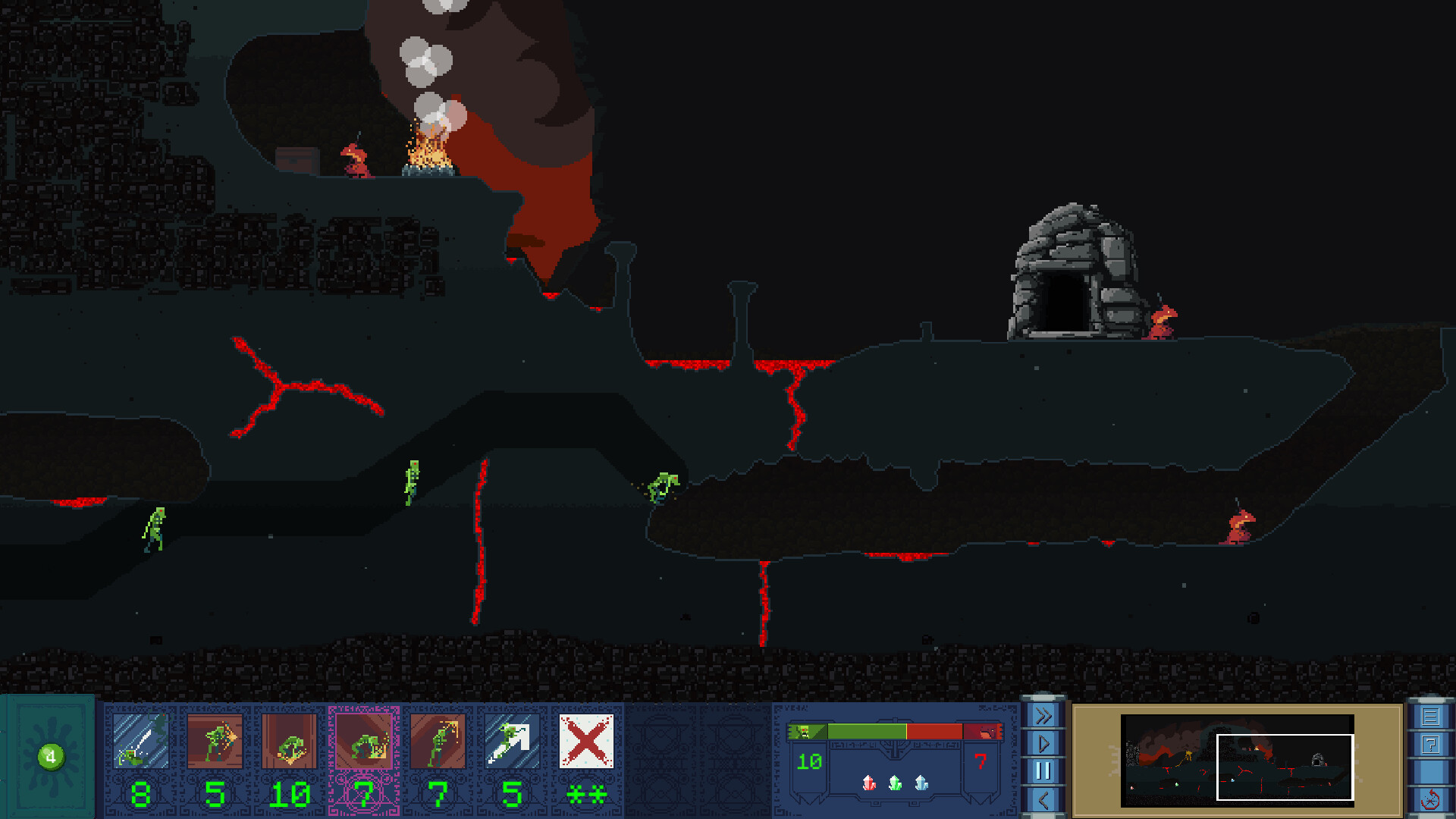Open the menu list button

click(x=1430, y=717)
